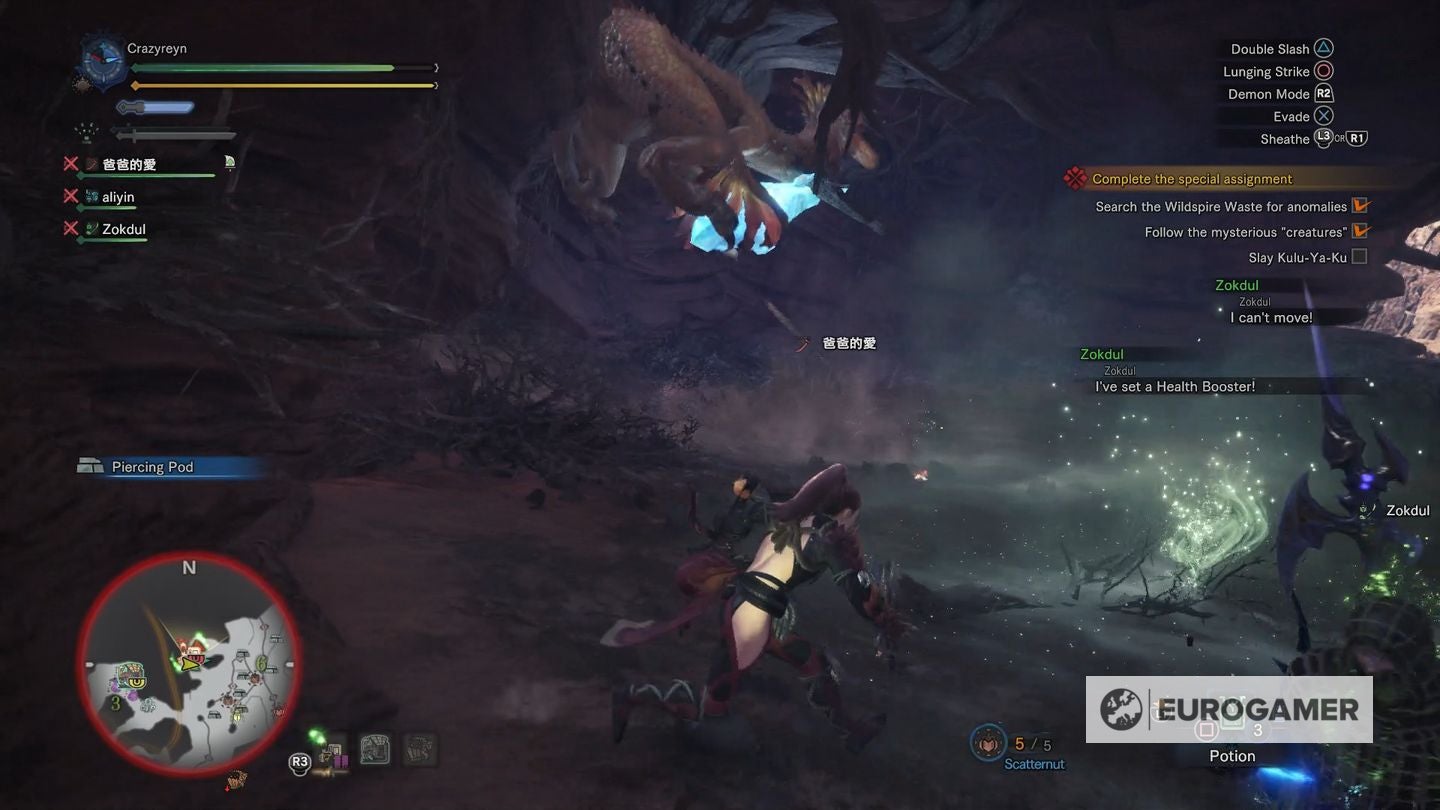Image resolution: width=1440 pixels, height=810 pixels.
Task: Expand the R3 item shortcut wheel
Action: click(298, 760)
